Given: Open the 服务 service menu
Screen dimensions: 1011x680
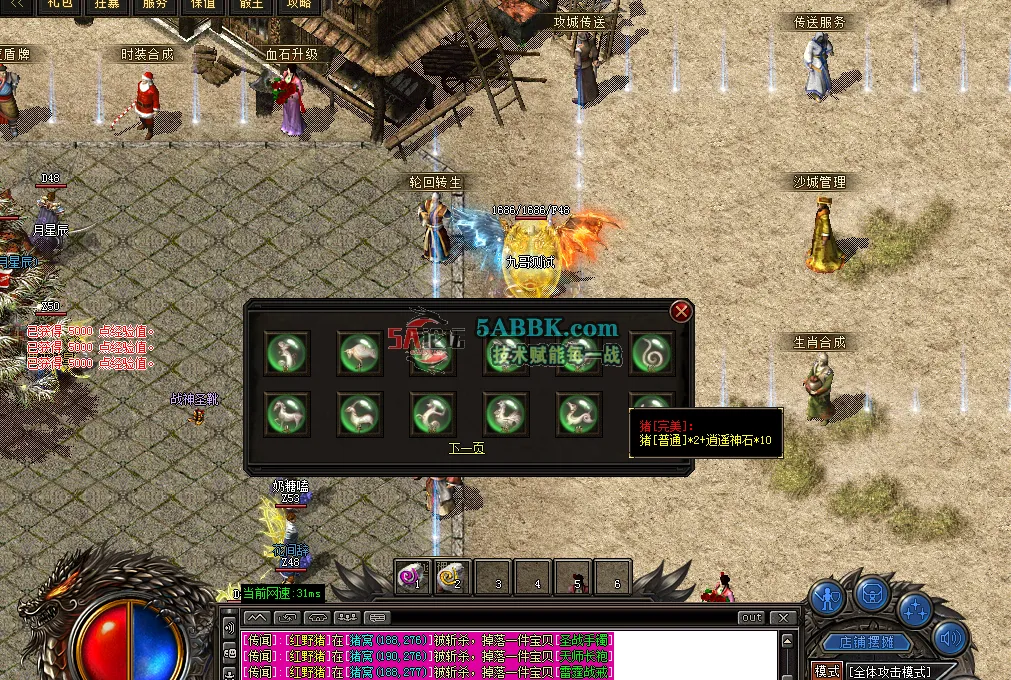Looking at the screenshot, I should pyautogui.click(x=155, y=5).
